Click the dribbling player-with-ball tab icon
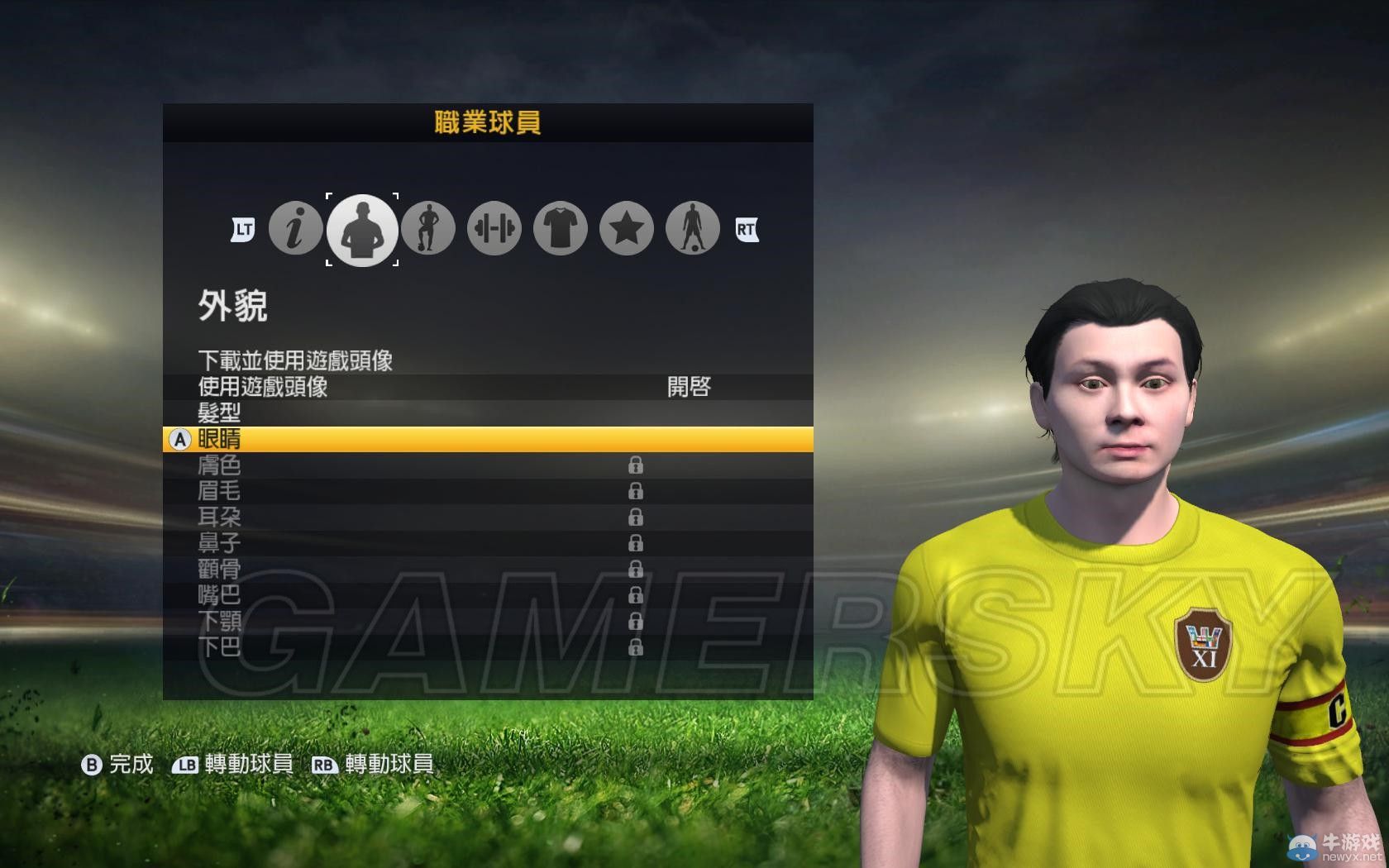 [x=692, y=229]
